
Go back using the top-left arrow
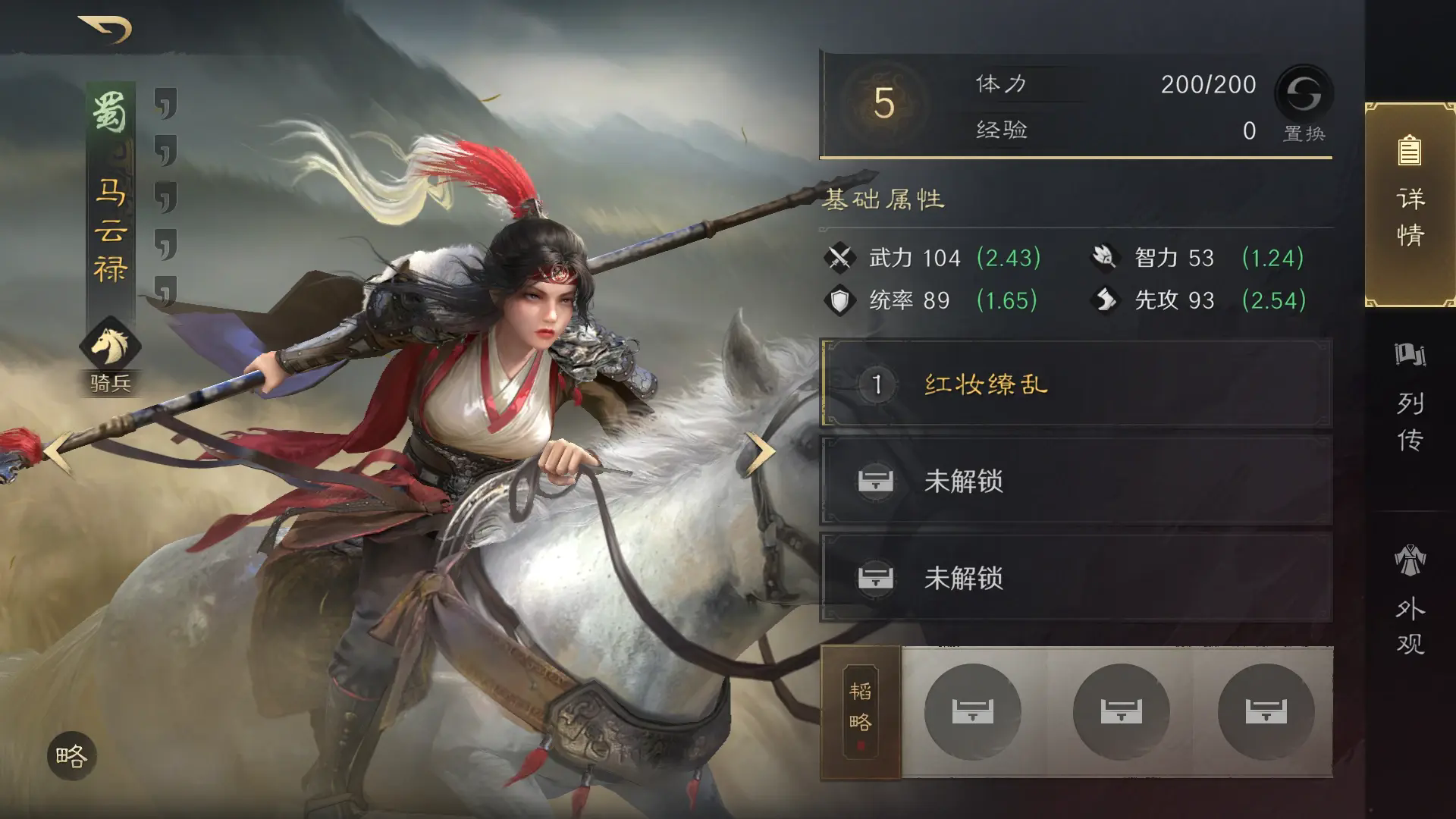click(106, 30)
